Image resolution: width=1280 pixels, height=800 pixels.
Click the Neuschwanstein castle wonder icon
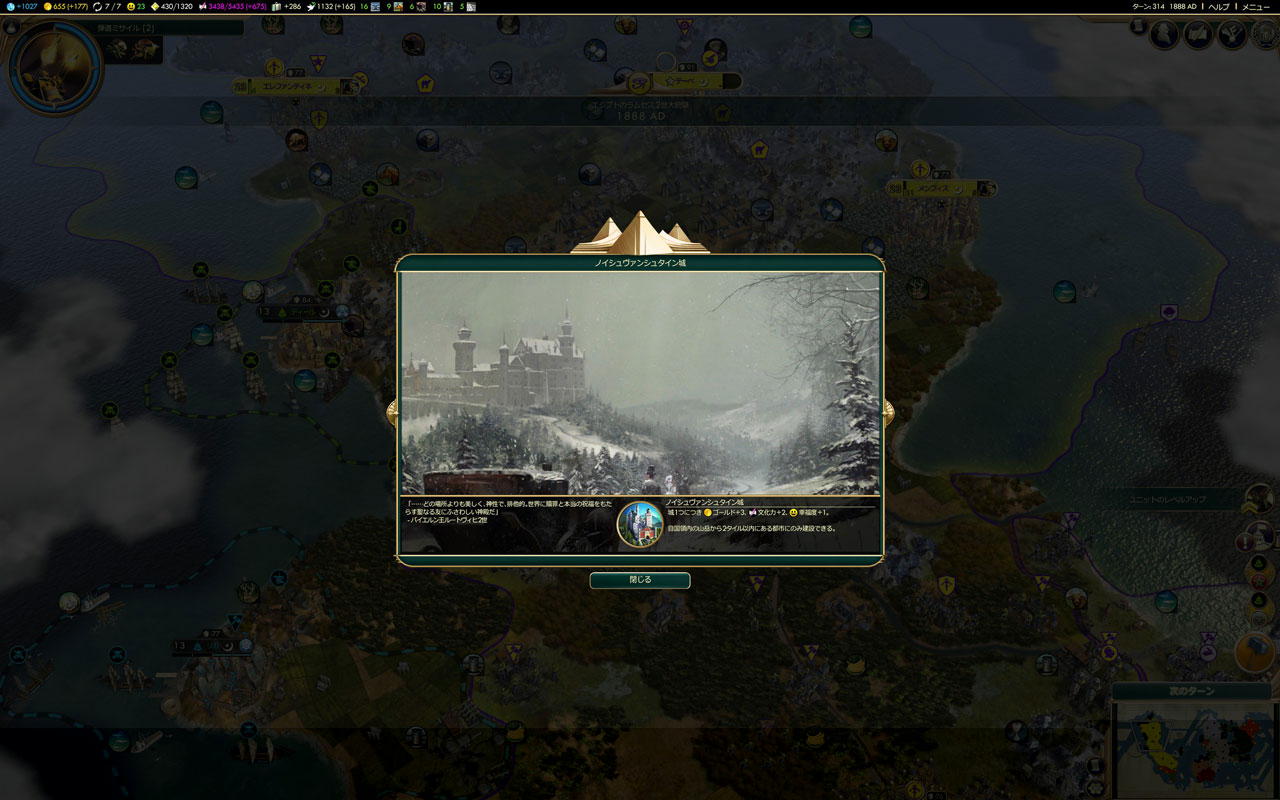pyautogui.click(x=640, y=525)
